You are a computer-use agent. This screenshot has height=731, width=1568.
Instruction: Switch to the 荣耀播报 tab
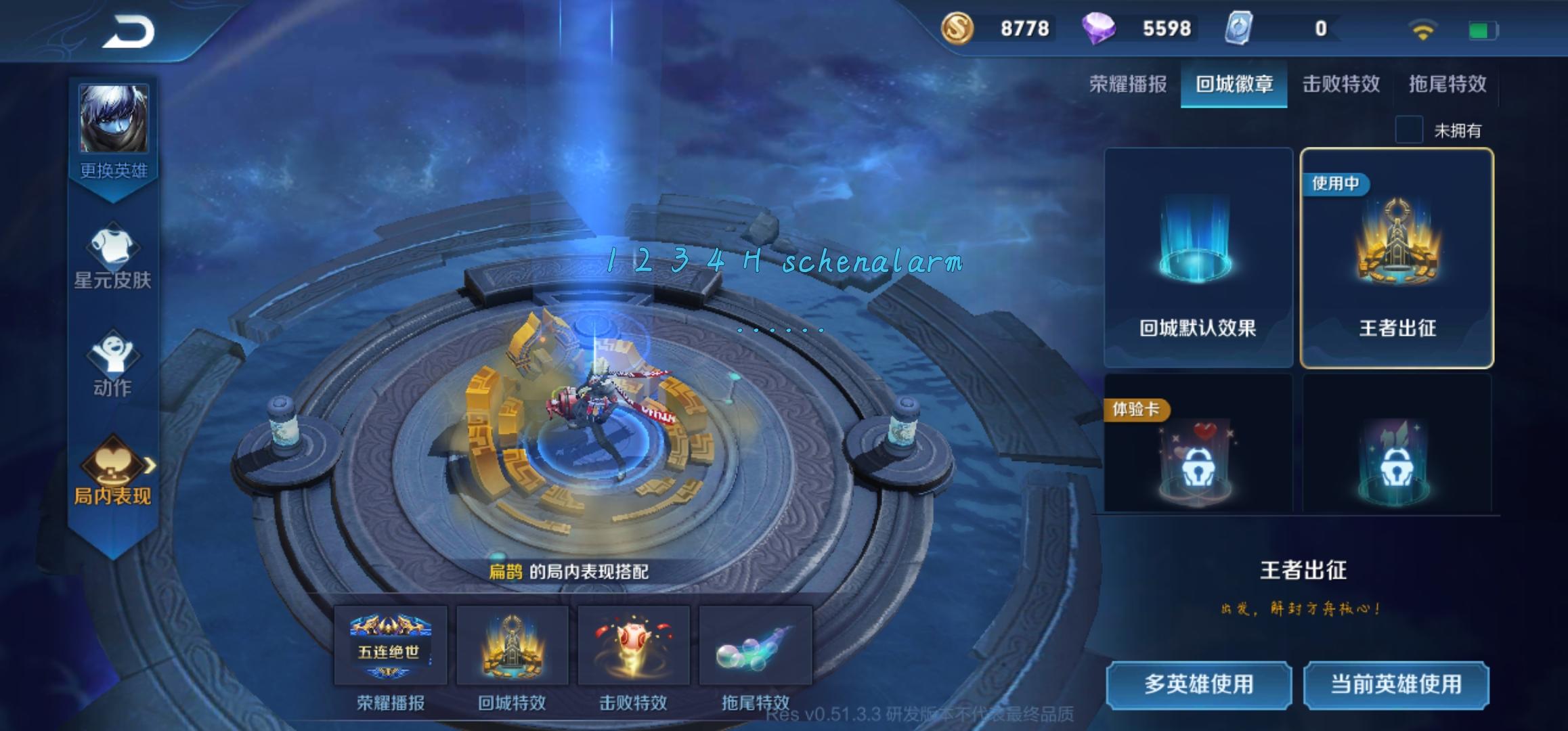click(x=1128, y=85)
